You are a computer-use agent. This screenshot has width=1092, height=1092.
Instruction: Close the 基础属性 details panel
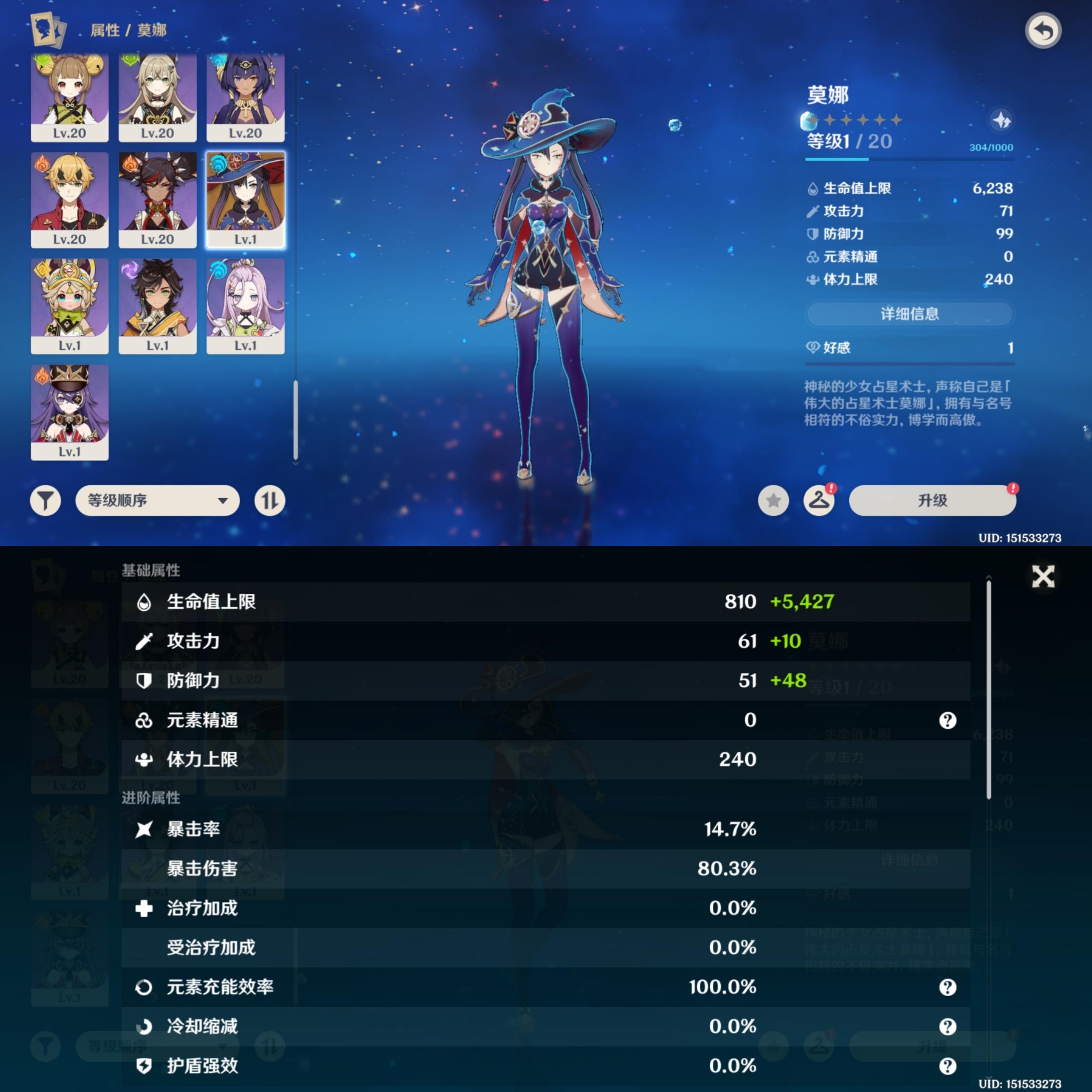click(x=1043, y=576)
